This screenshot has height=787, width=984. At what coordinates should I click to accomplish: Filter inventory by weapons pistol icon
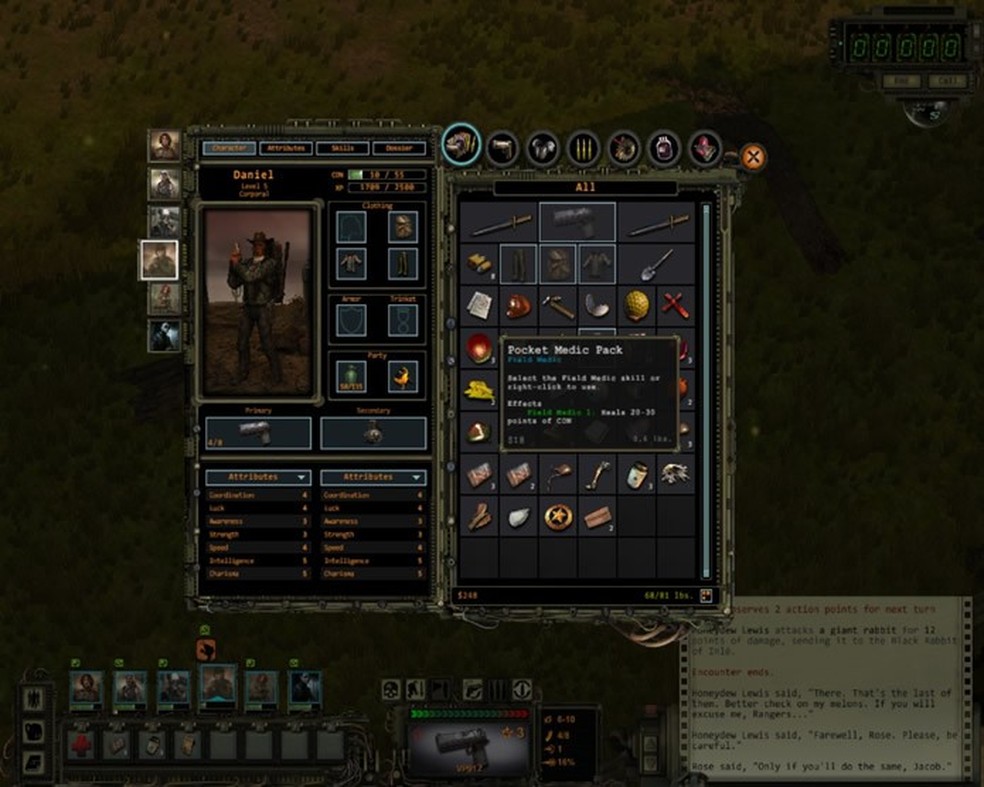pos(502,148)
